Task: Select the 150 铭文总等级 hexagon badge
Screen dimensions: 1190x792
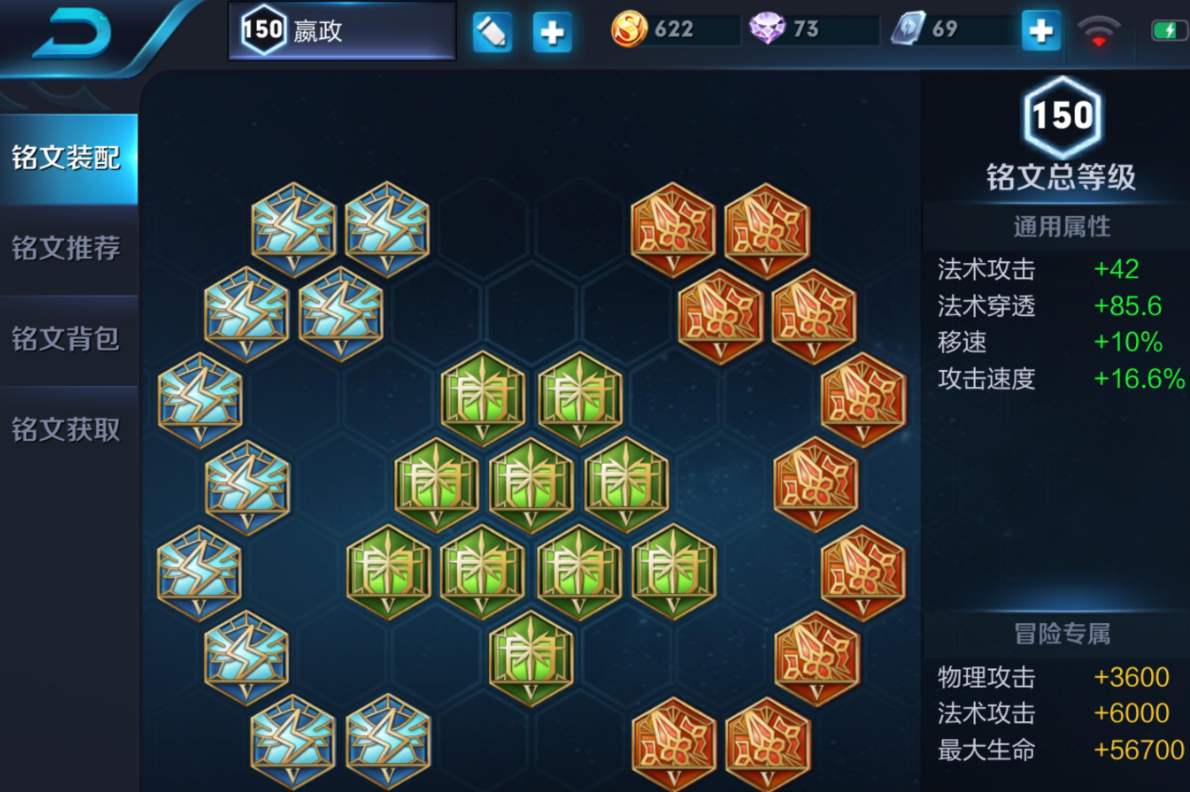Action: pos(1061,118)
